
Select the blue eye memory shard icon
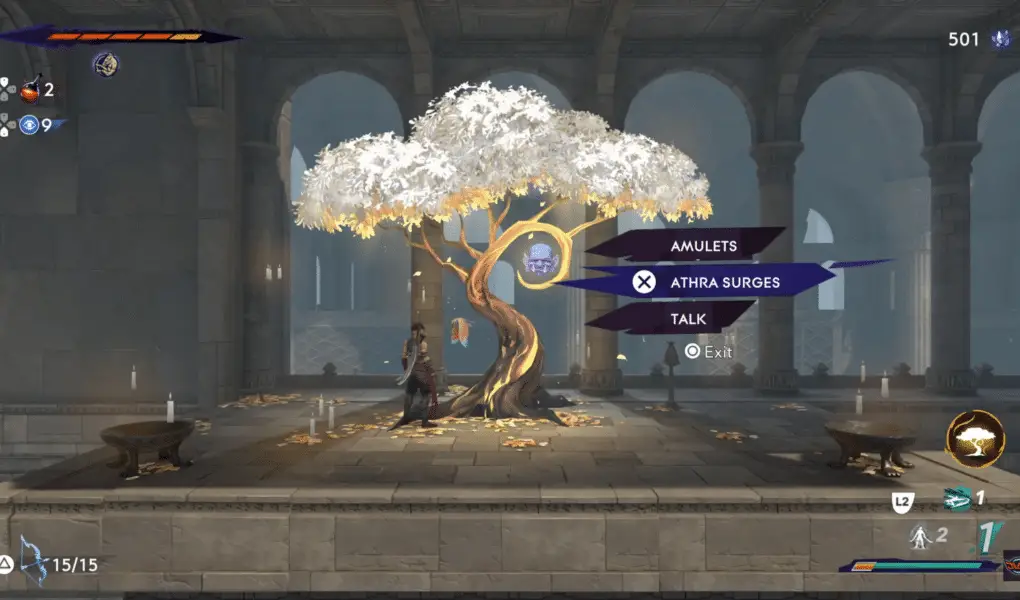(x=29, y=126)
